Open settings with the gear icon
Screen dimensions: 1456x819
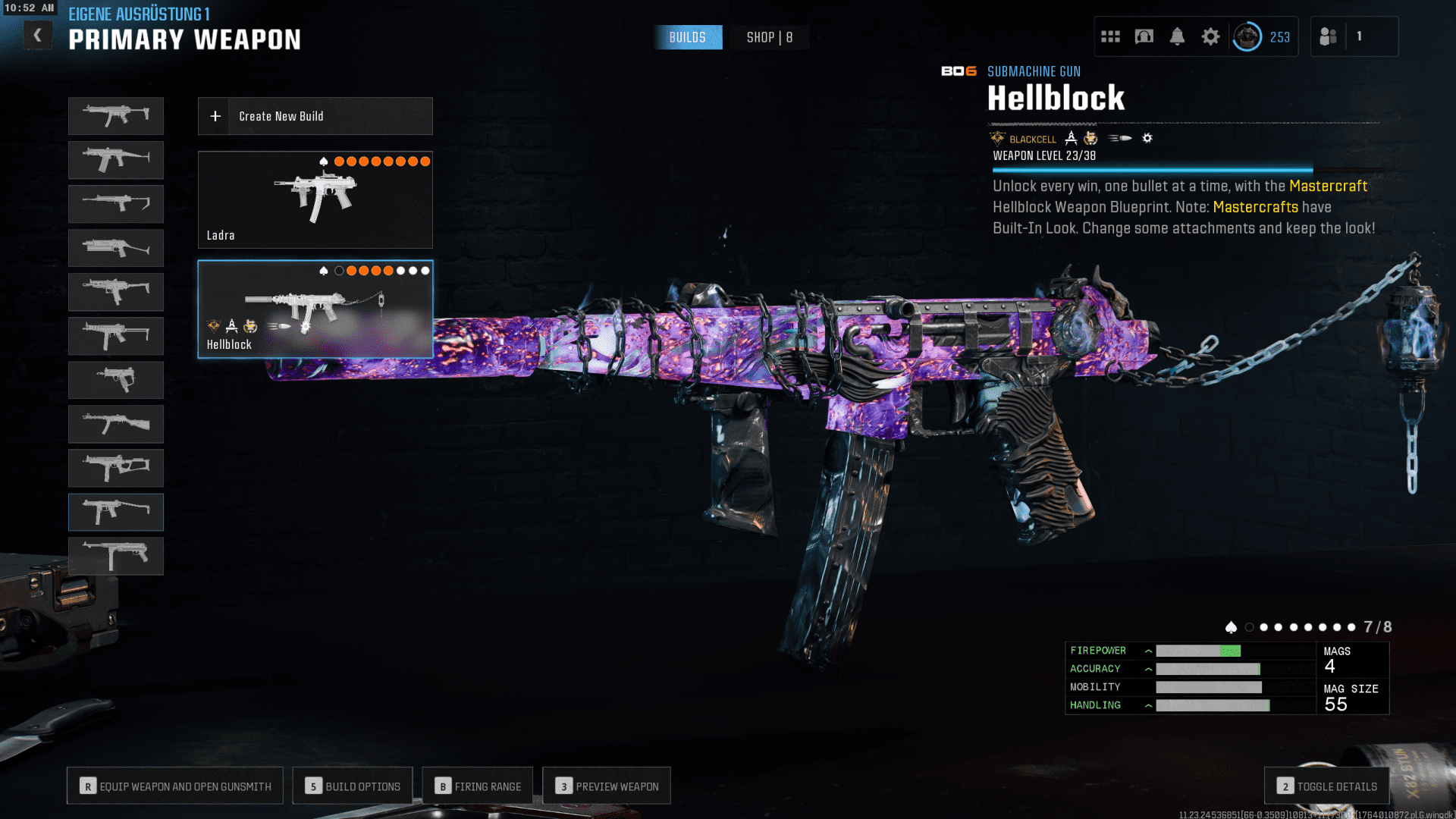coord(1210,36)
